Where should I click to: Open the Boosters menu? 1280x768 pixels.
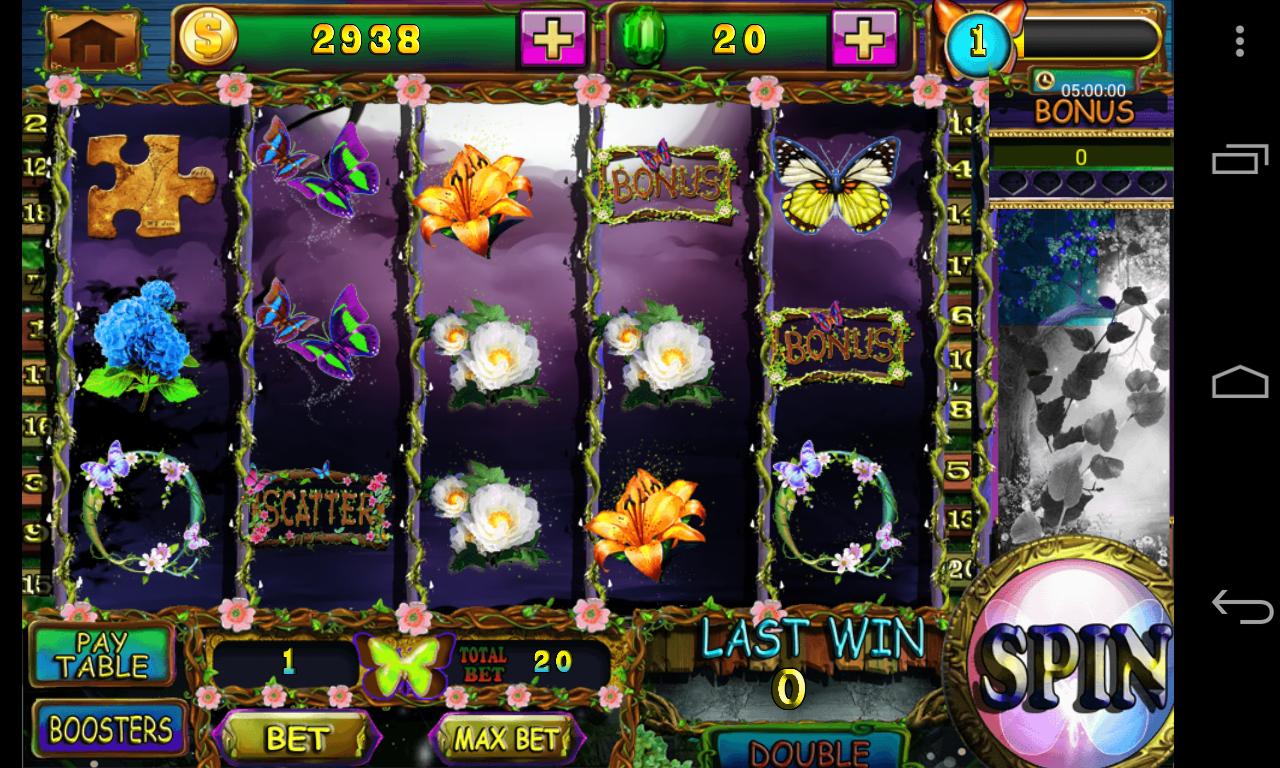click(110, 730)
